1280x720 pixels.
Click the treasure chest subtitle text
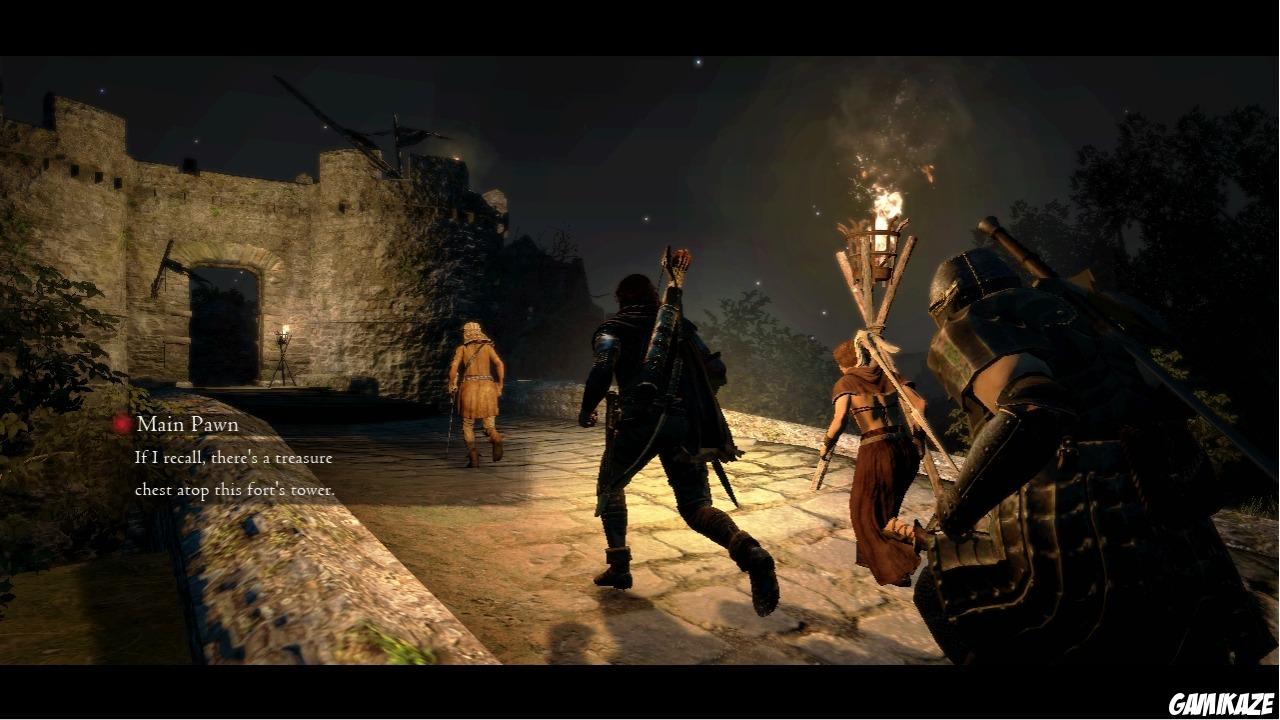pyautogui.click(x=232, y=473)
